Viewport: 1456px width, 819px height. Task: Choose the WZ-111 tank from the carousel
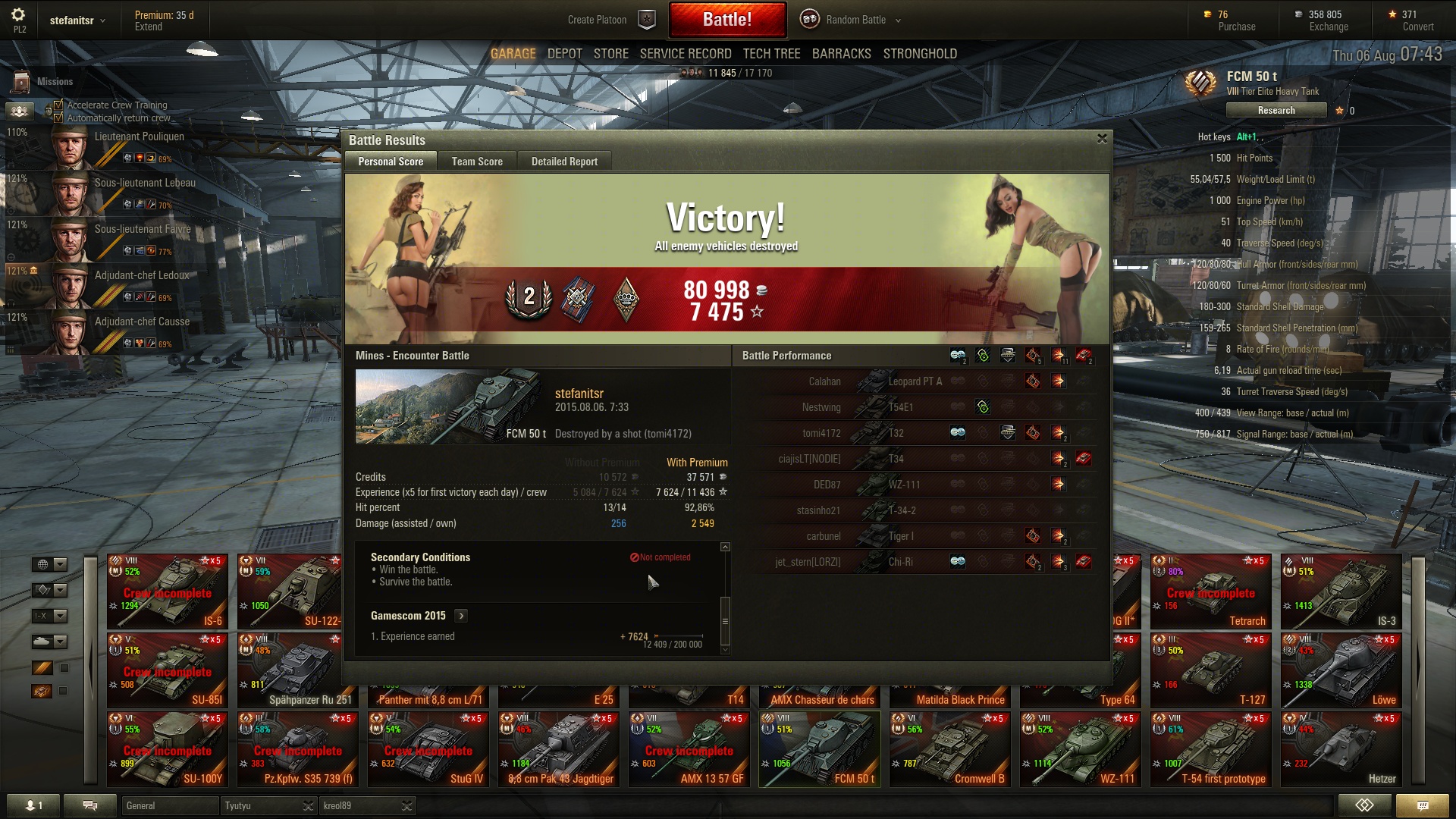click(x=1080, y=749)
